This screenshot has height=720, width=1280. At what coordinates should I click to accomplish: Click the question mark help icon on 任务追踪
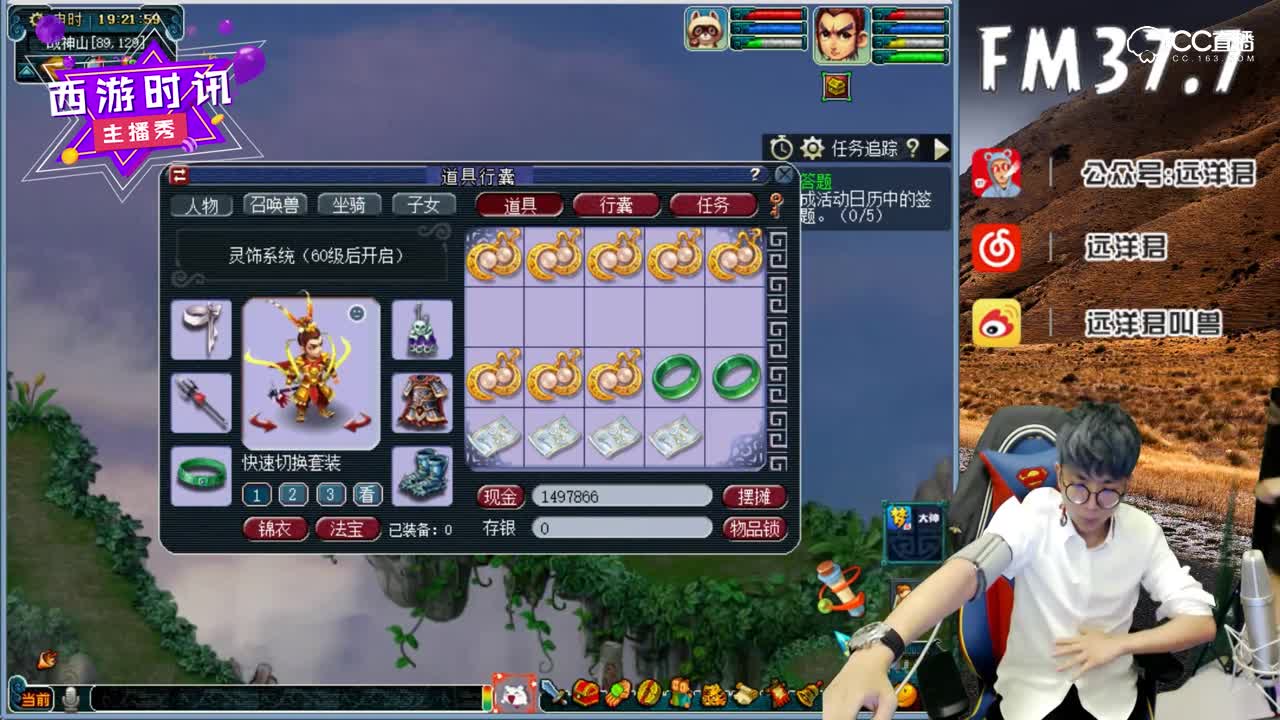pos(914,149)
